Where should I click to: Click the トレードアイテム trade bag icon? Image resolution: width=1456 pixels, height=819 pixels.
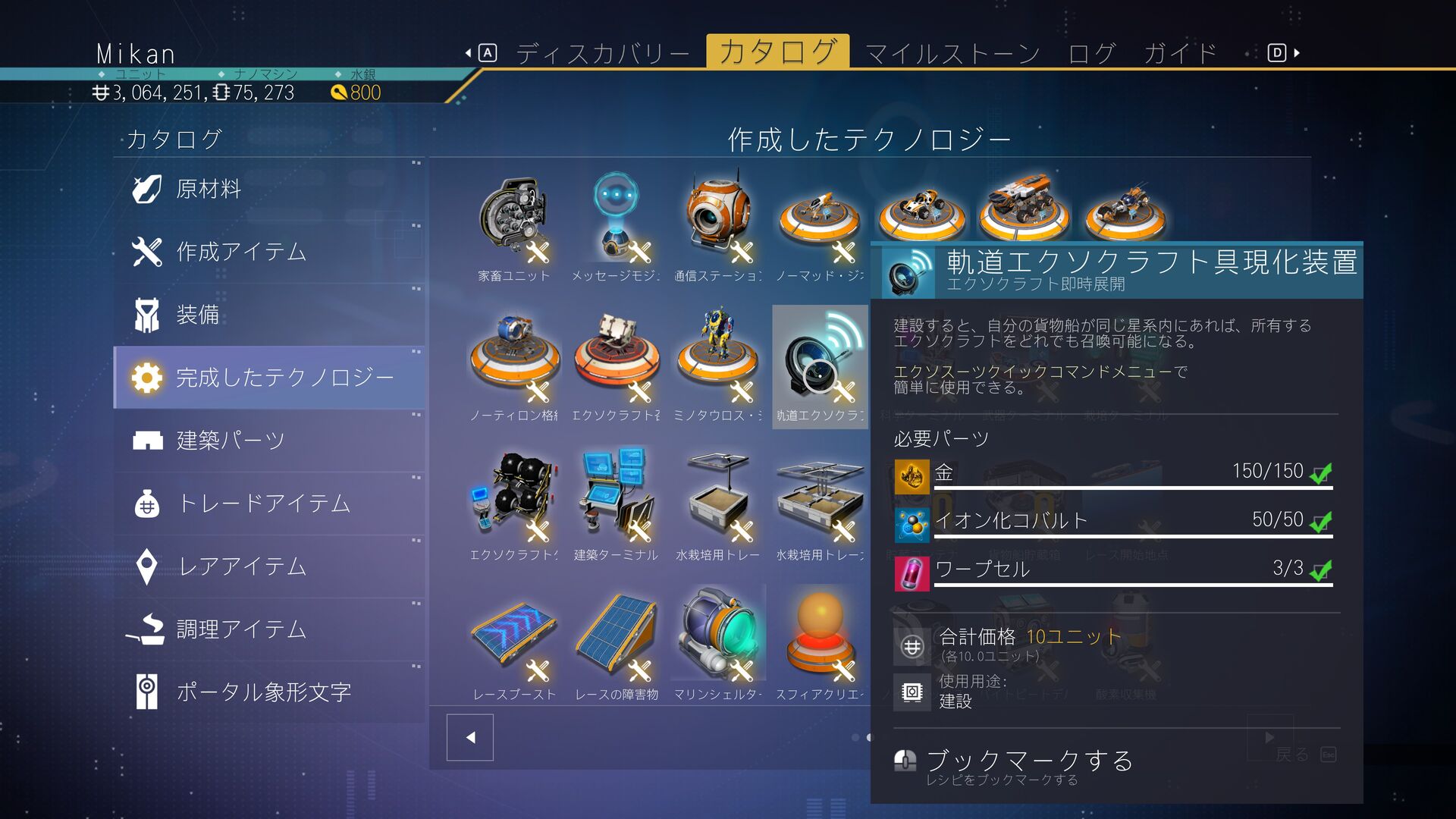click(147, 503)
